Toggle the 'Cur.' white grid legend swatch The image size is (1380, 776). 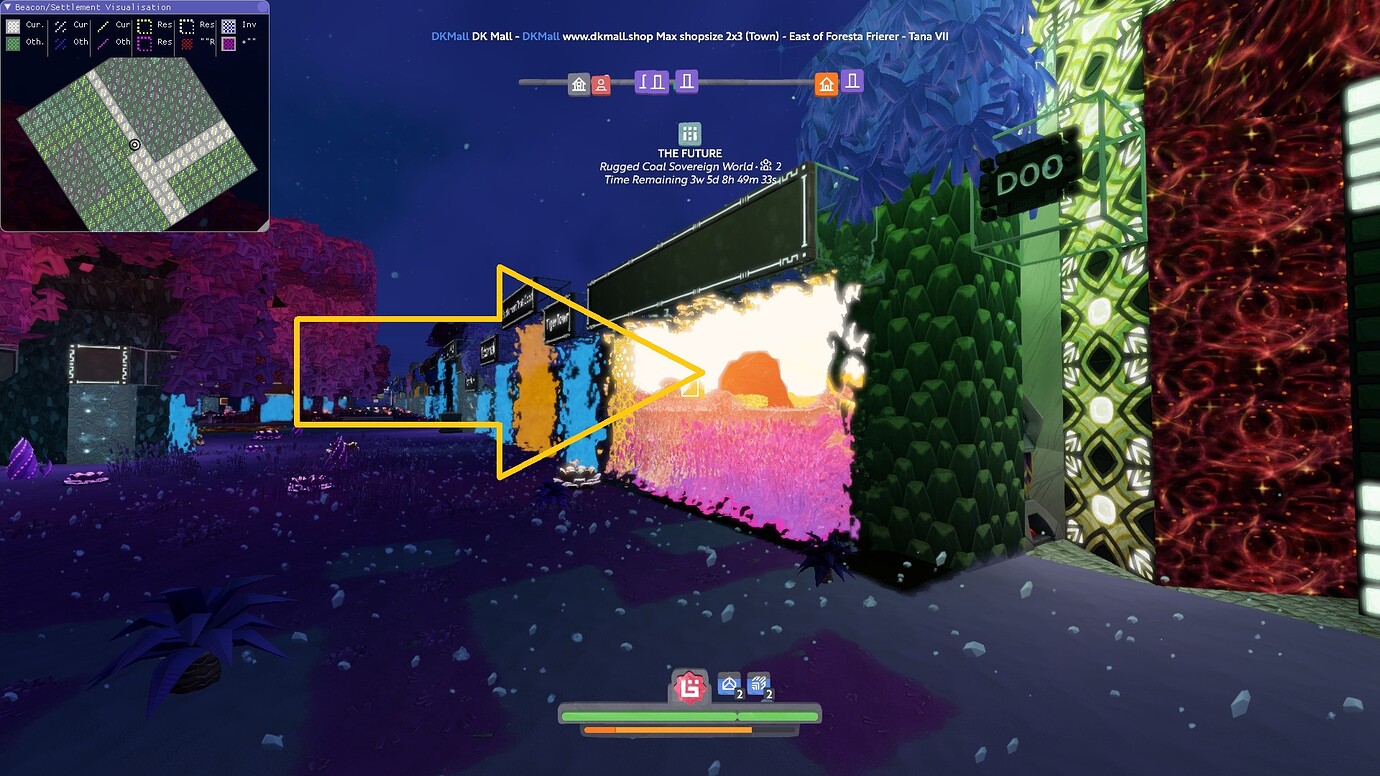13,25
